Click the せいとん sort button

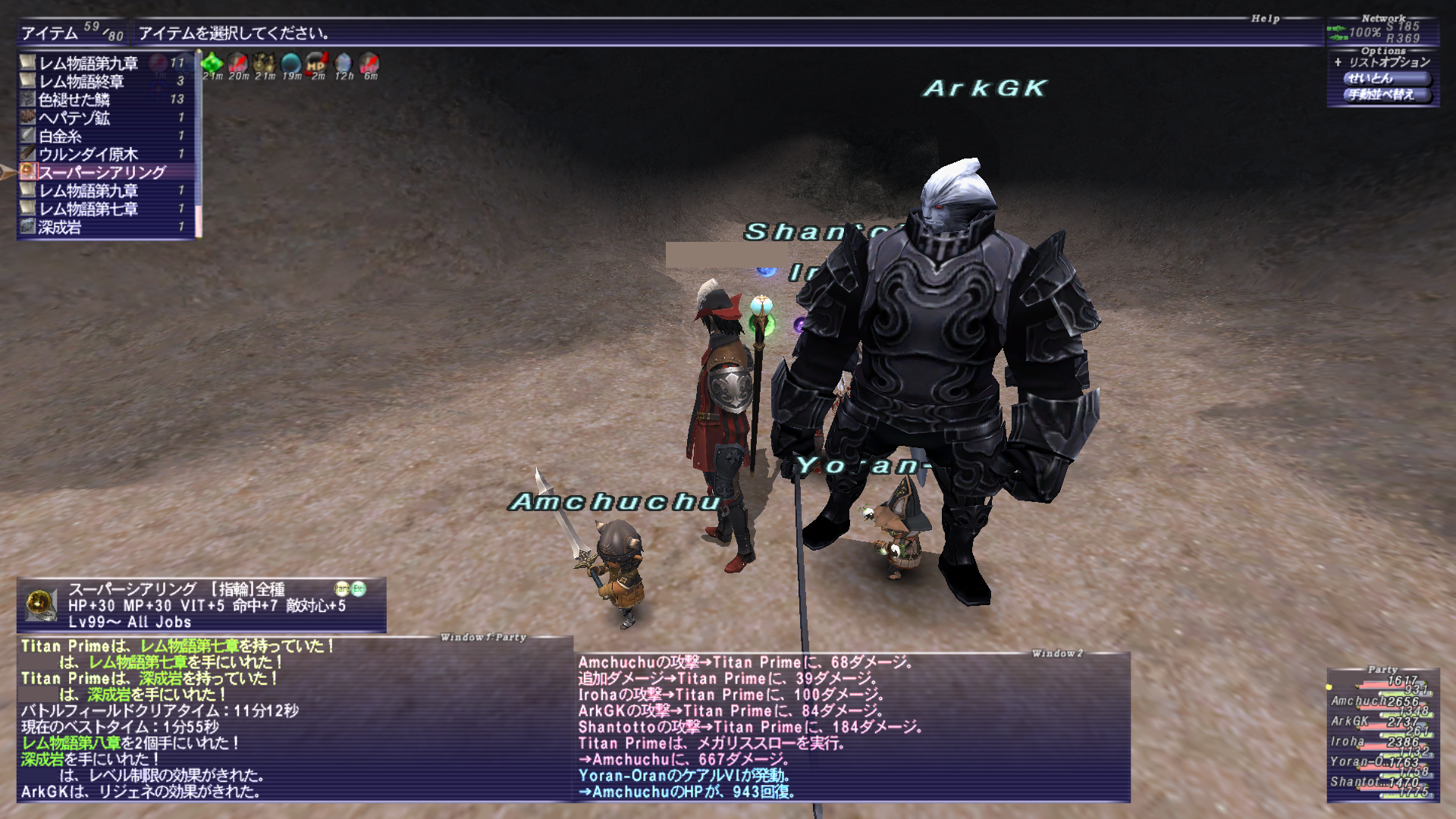tap(1380, 78)
